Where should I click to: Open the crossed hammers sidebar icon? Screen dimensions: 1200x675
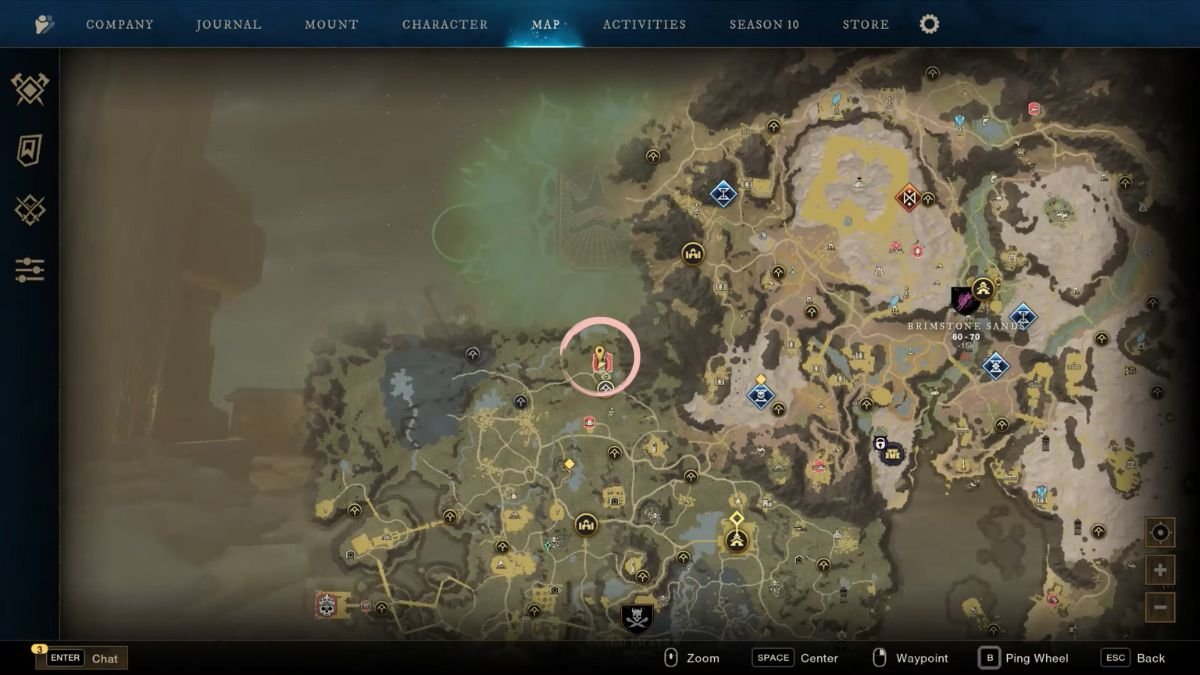pos(30,89)
